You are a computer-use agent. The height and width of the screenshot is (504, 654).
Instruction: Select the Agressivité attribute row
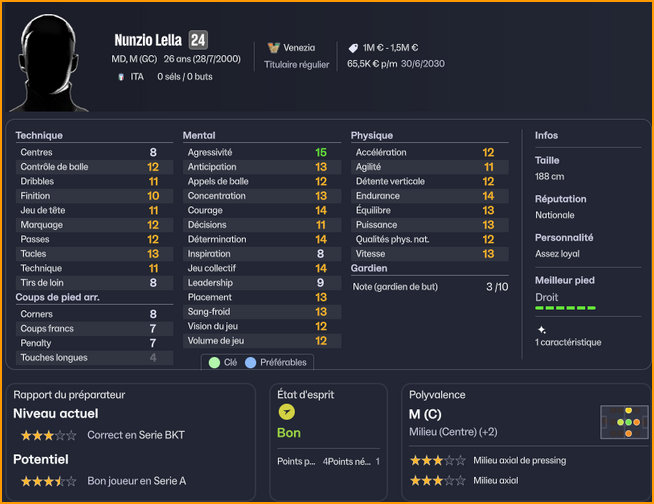click(257, 152)
